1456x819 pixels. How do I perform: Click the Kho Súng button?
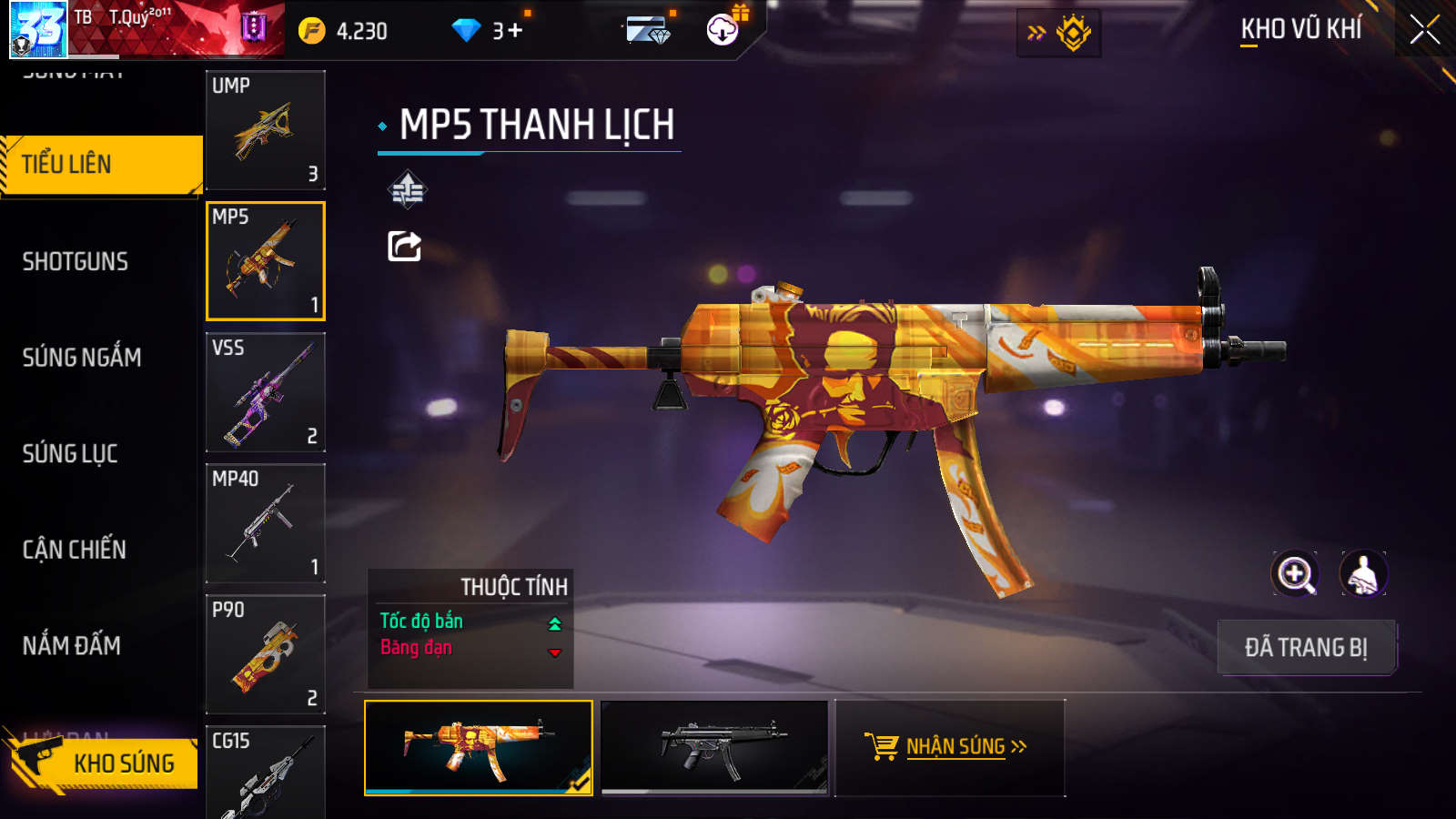pos(105,763)
